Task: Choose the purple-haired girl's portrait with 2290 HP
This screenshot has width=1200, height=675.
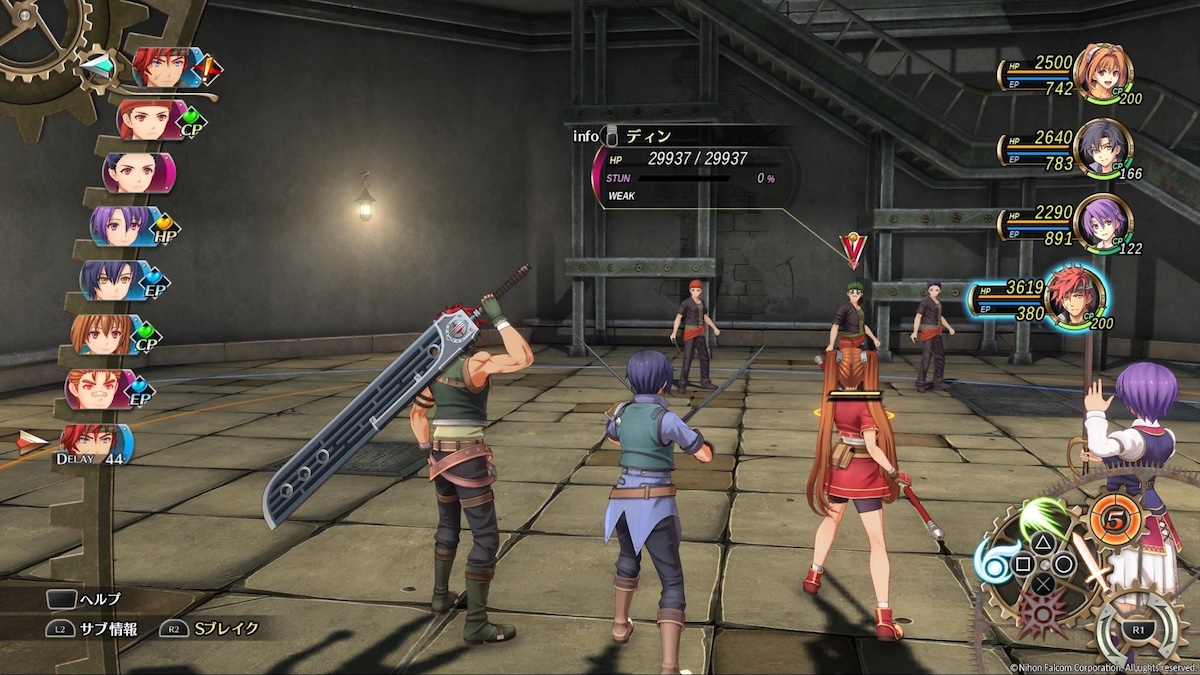Action: [1102, 222]
